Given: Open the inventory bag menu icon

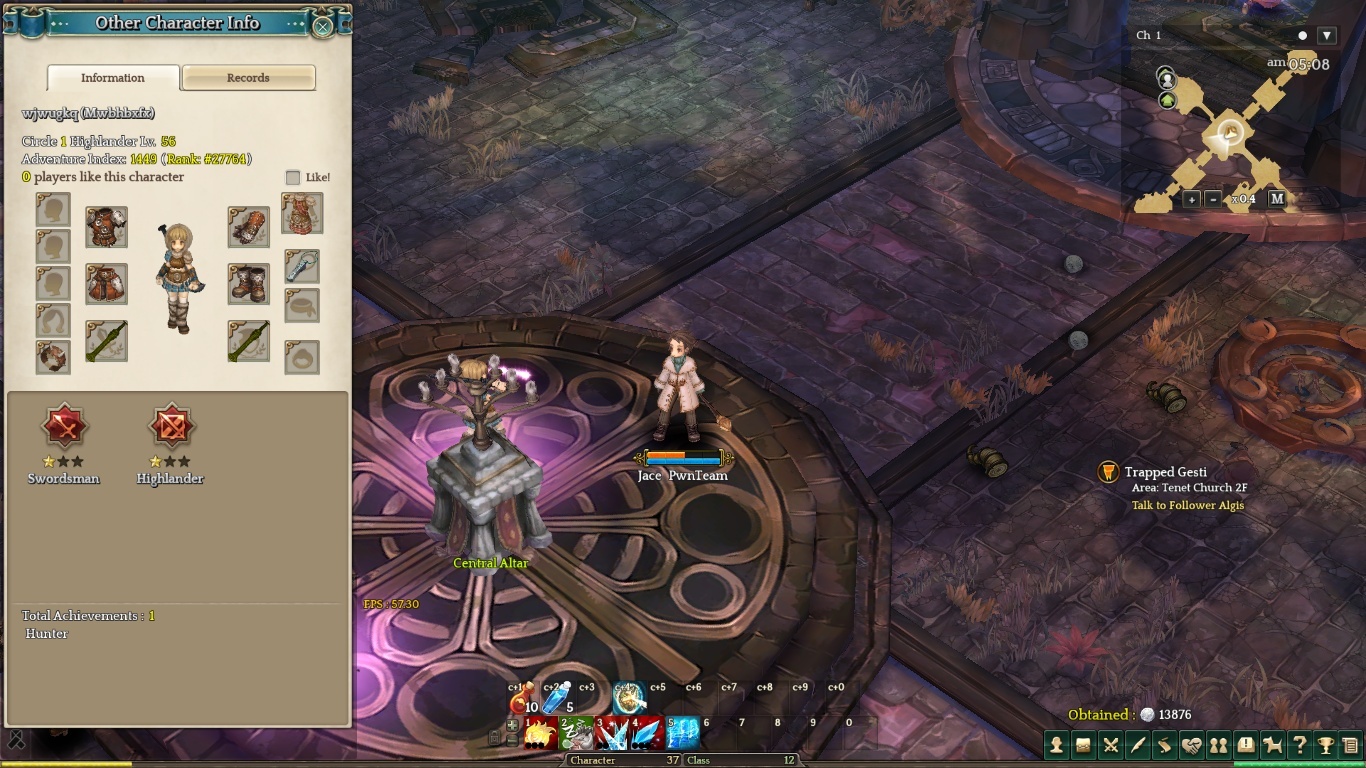Looking at the screenshot, I should (1083, 745).
